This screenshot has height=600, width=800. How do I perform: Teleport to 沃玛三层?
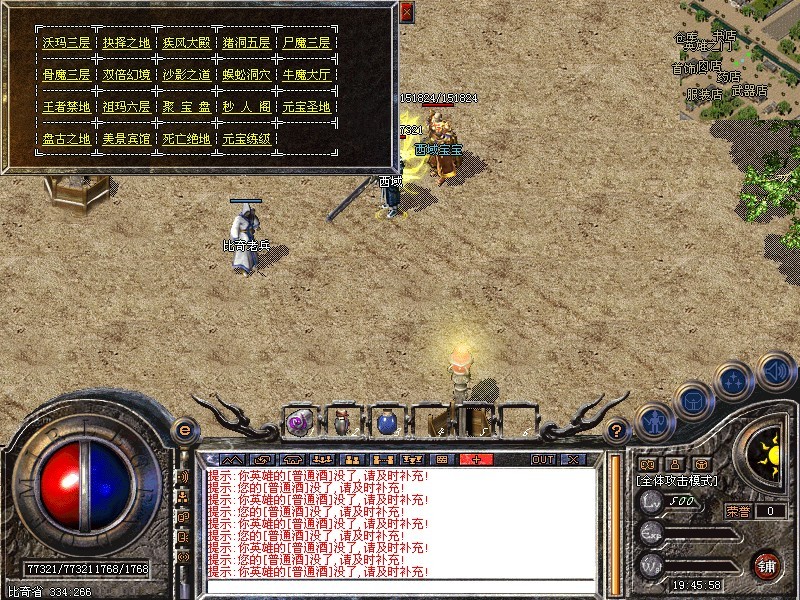pos(66,43)
